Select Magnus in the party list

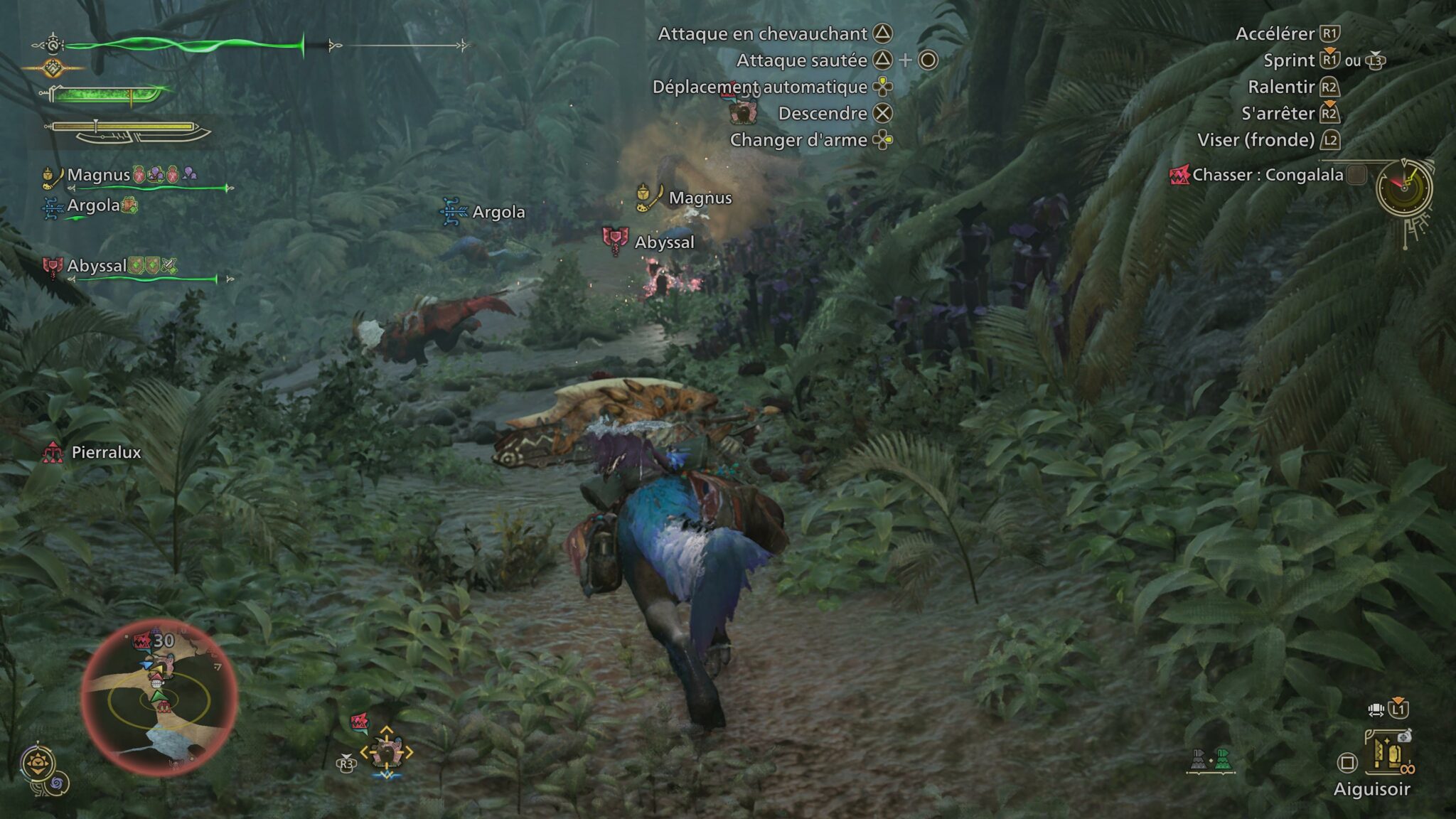click(98, 175)
